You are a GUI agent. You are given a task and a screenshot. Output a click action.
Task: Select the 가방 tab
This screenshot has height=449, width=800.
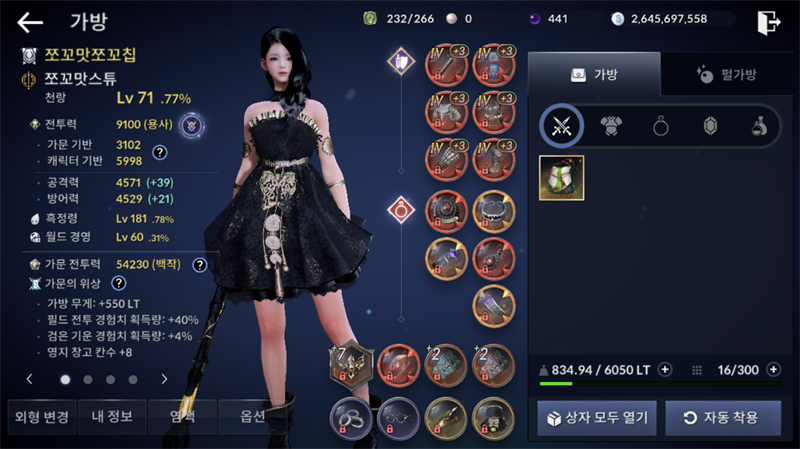click(594, 74)
